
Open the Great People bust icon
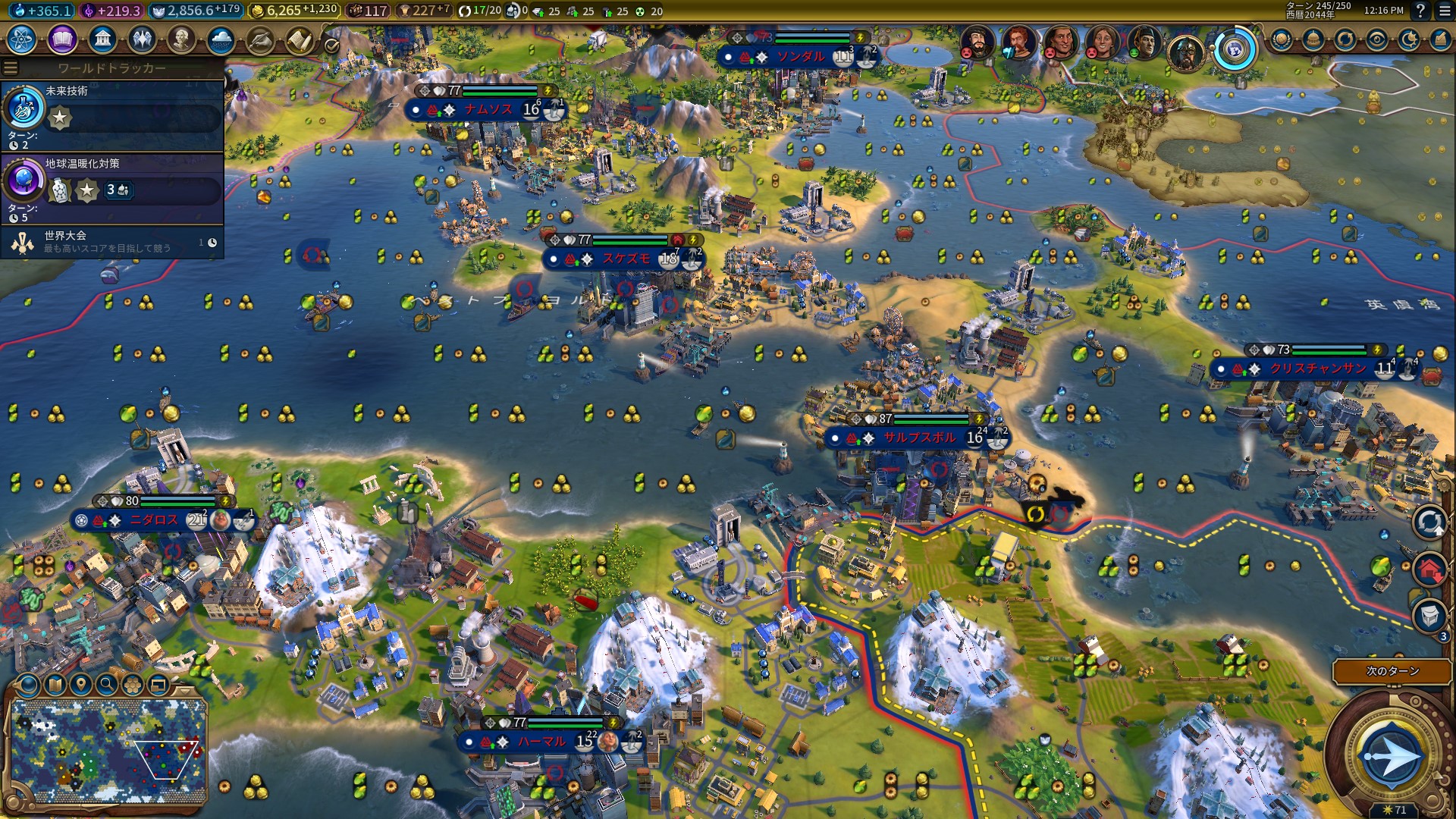(x=180, y=39)
